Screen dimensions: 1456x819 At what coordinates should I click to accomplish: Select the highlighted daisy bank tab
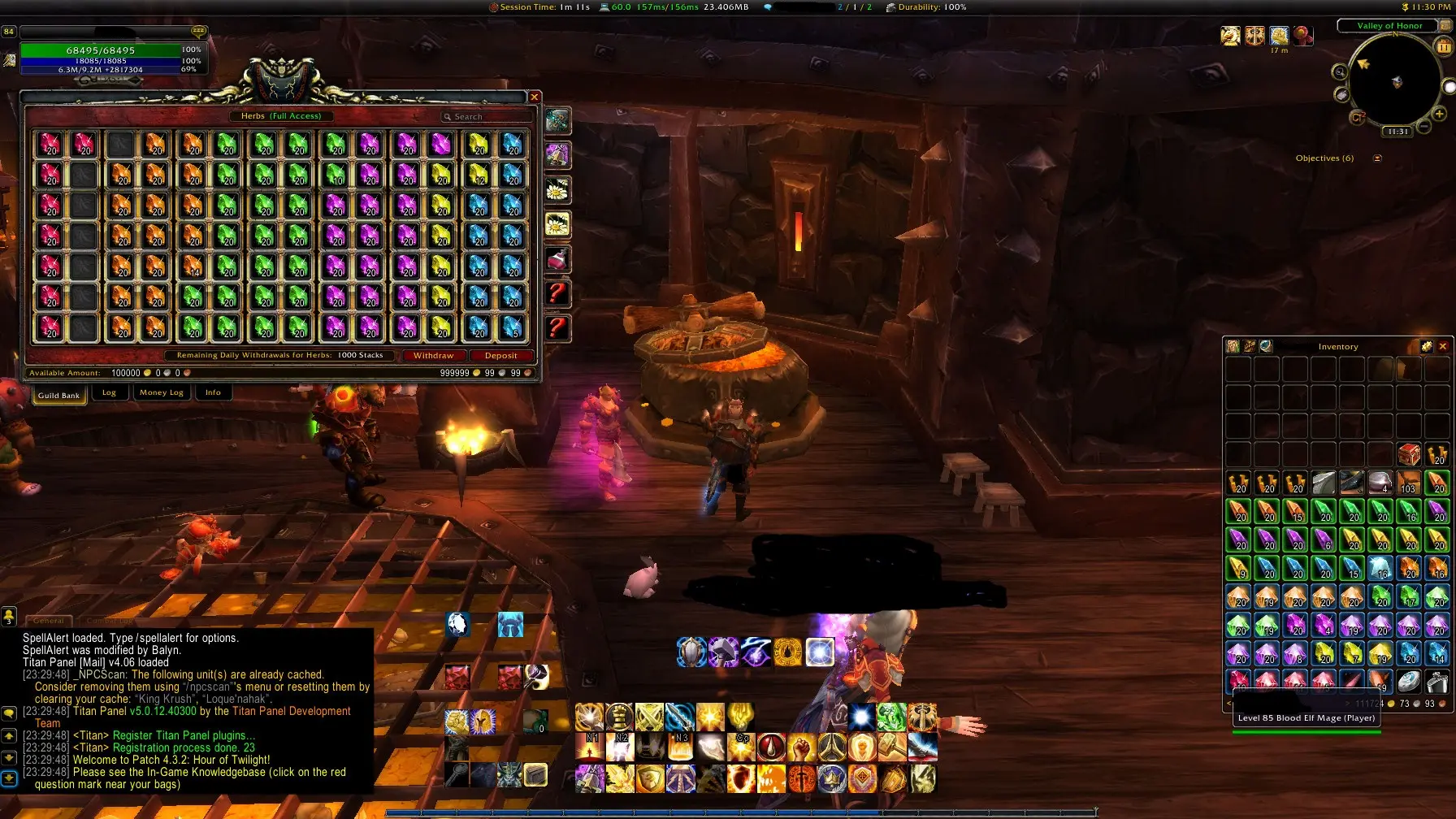point(557,224)
